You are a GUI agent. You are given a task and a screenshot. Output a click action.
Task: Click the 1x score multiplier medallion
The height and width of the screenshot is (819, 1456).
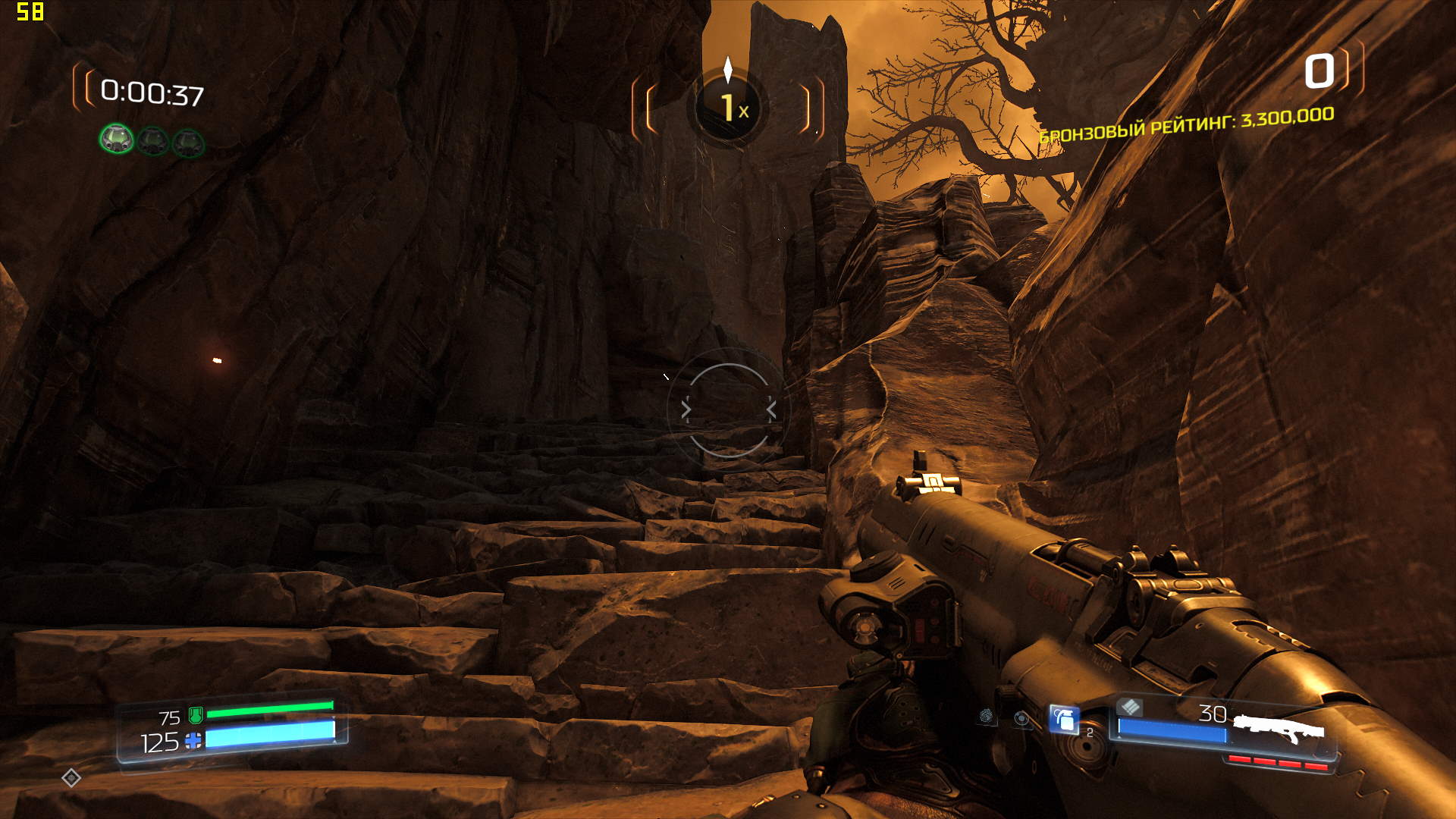pos(728,107)
